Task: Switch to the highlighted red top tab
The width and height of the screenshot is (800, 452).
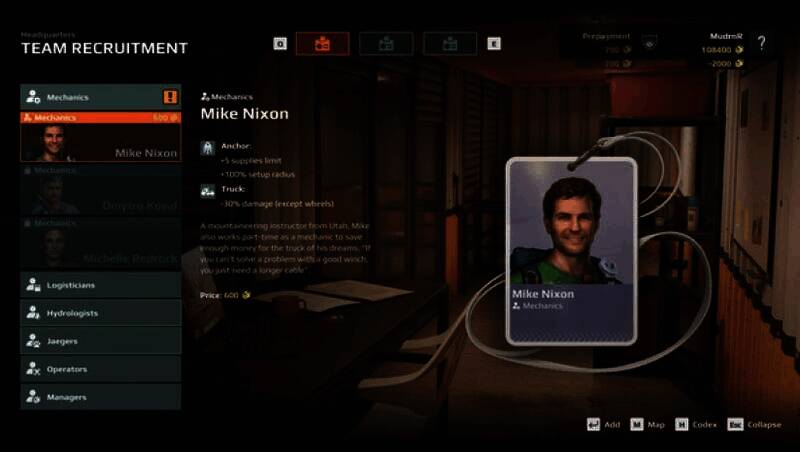Action: click(x=322, y=43)
